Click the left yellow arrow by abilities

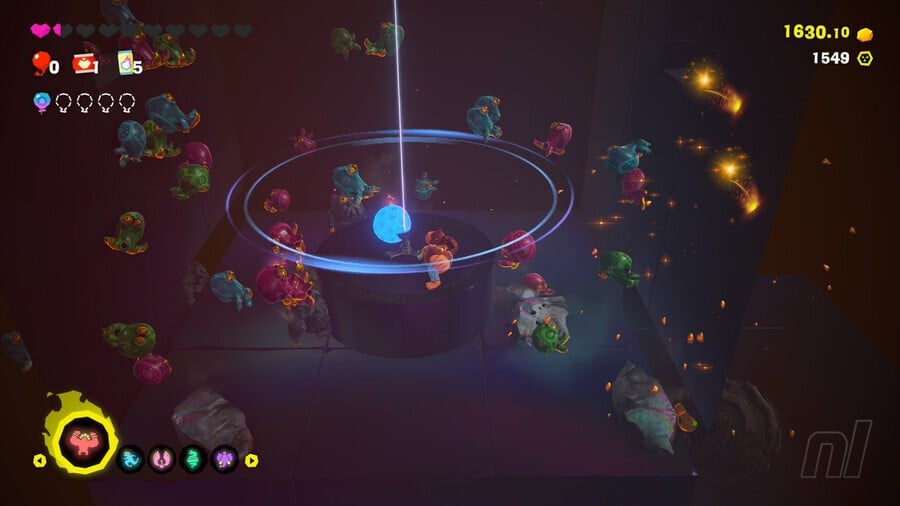coord(39,461)
